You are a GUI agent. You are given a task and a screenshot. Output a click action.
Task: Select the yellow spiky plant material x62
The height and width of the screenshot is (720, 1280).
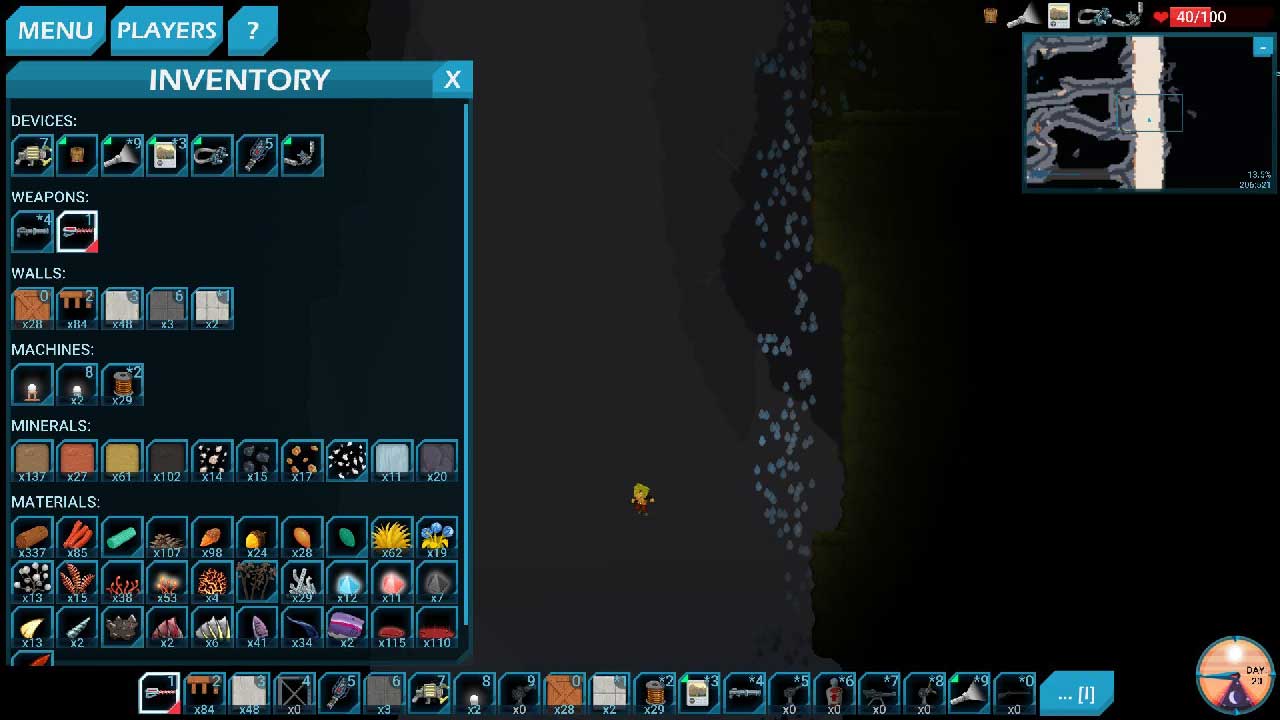point(392,537)
